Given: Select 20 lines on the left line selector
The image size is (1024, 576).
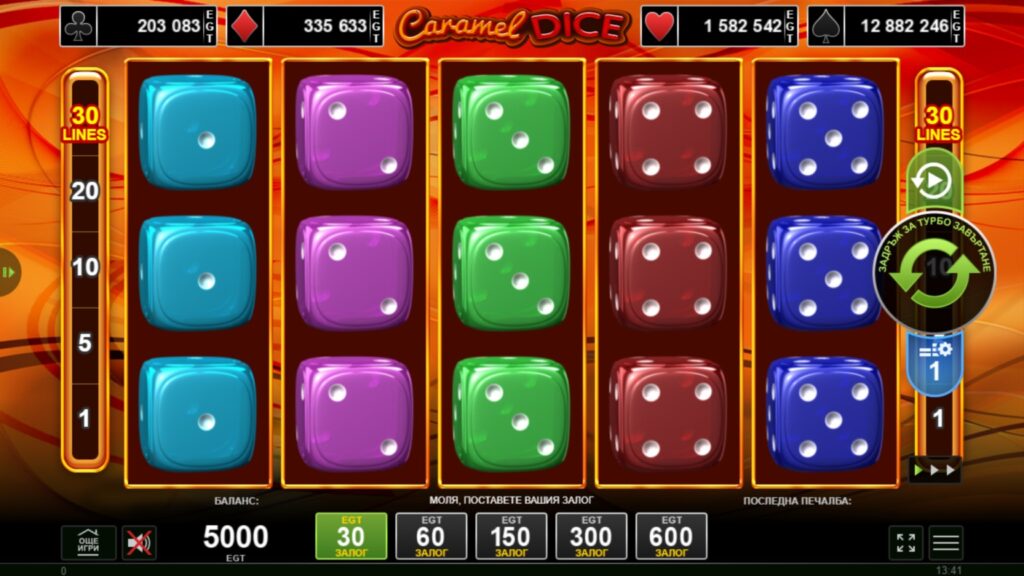Looking at the screenshot, I should click(85, 191).
